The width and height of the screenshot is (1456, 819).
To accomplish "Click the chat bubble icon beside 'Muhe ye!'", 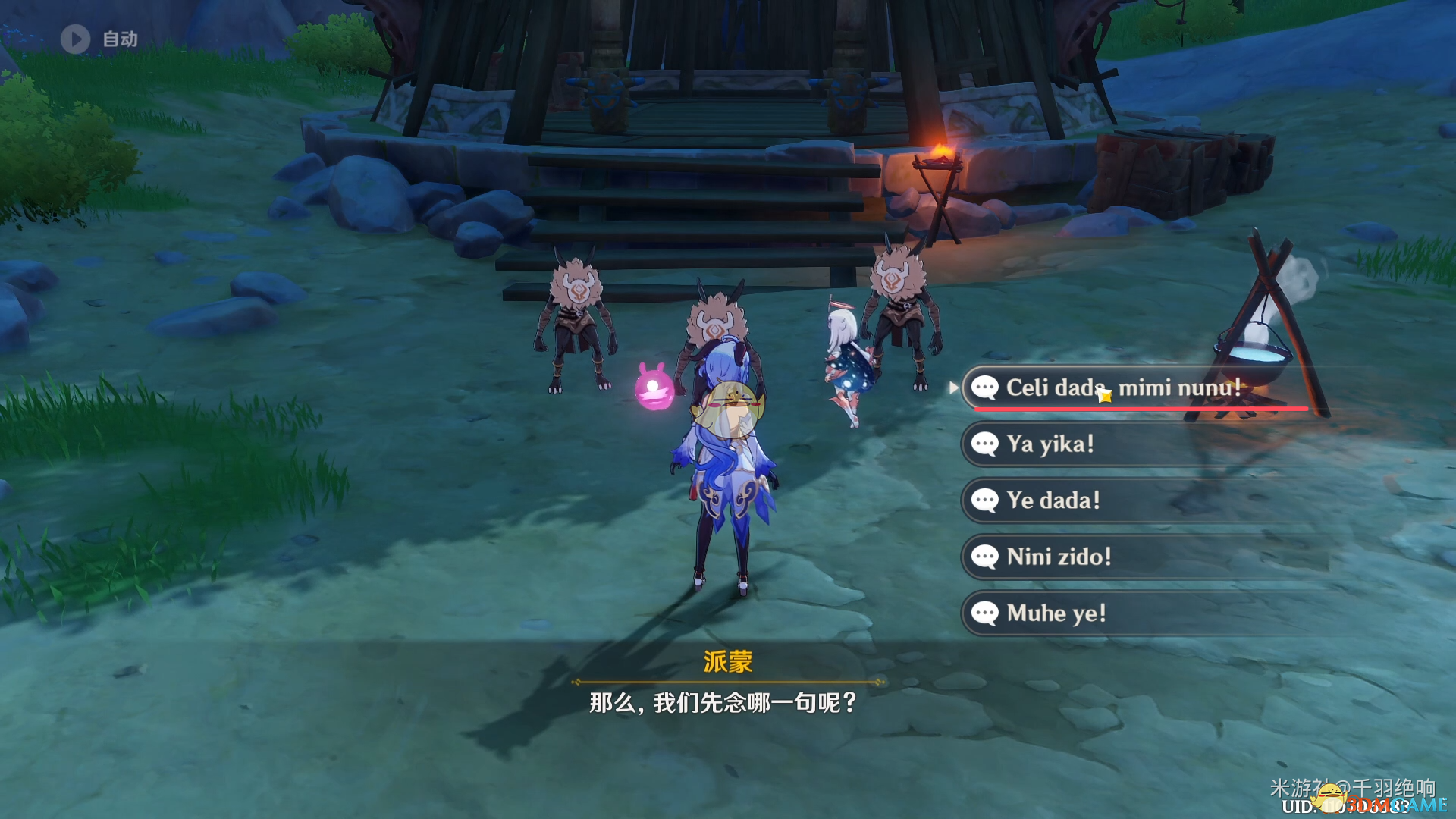I will point(986,613).
